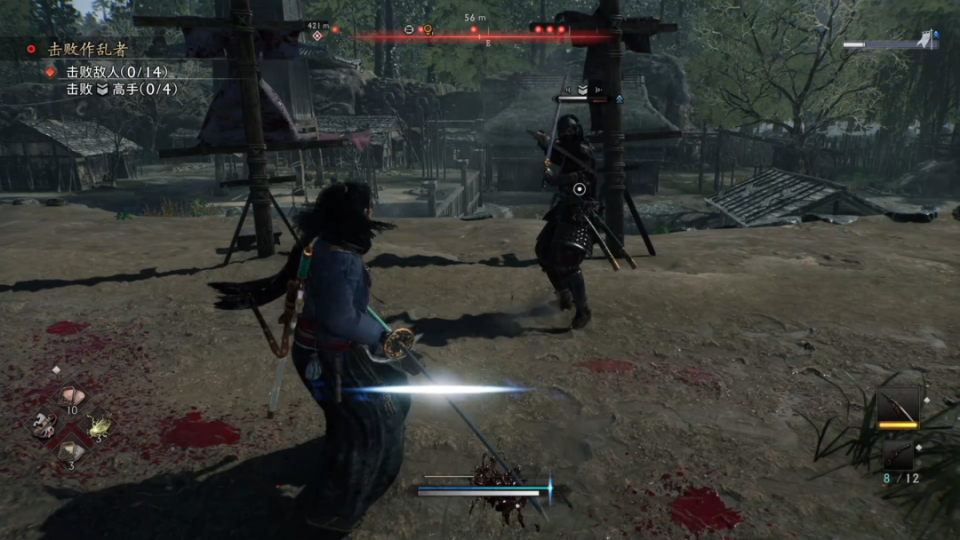Click the yellow quest marker on compass
This screenshot has height=540, width=960.
point(428,30)
